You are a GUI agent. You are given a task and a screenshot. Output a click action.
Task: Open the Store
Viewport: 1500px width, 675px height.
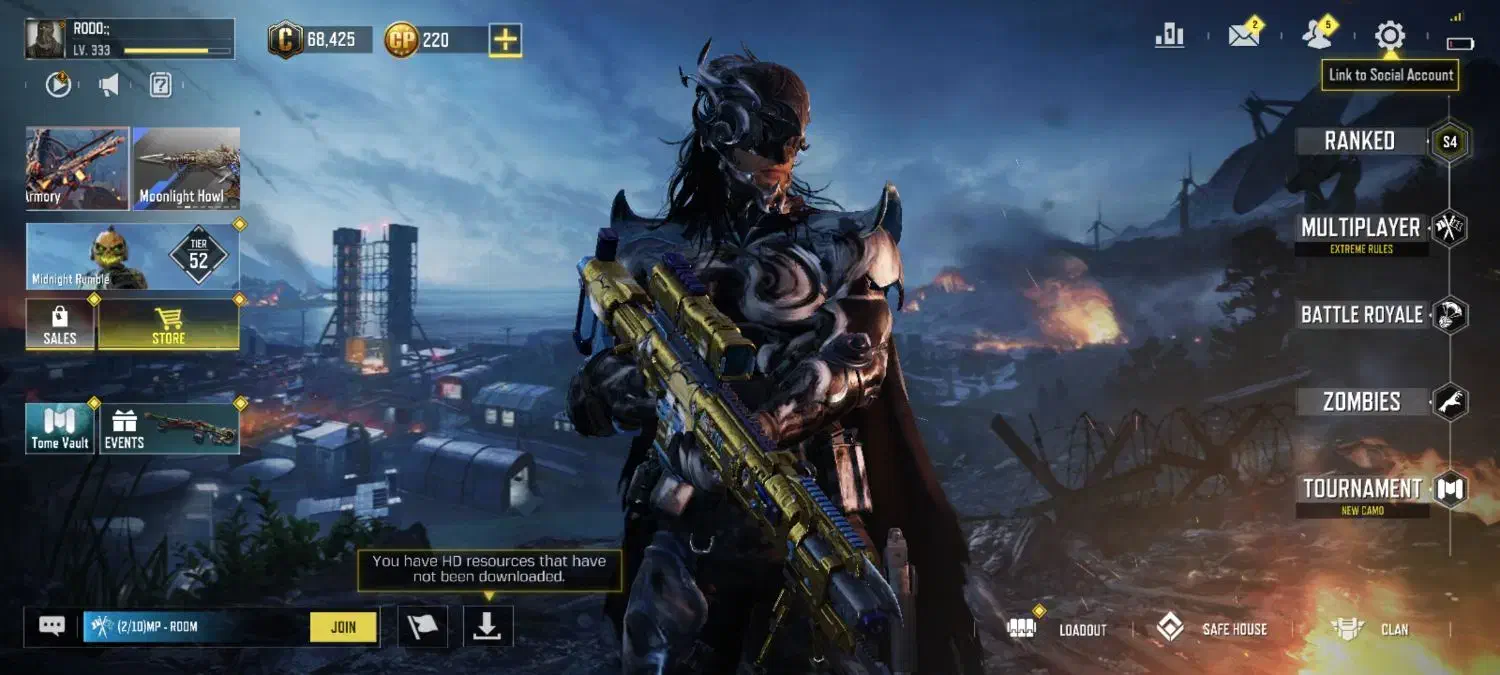click(168, 325)
